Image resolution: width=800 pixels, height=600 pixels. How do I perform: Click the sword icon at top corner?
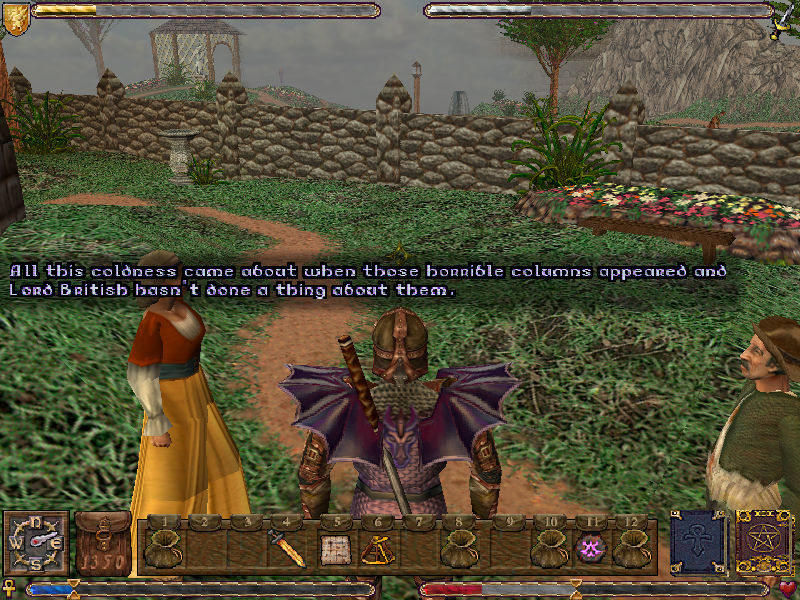point(784,18)
